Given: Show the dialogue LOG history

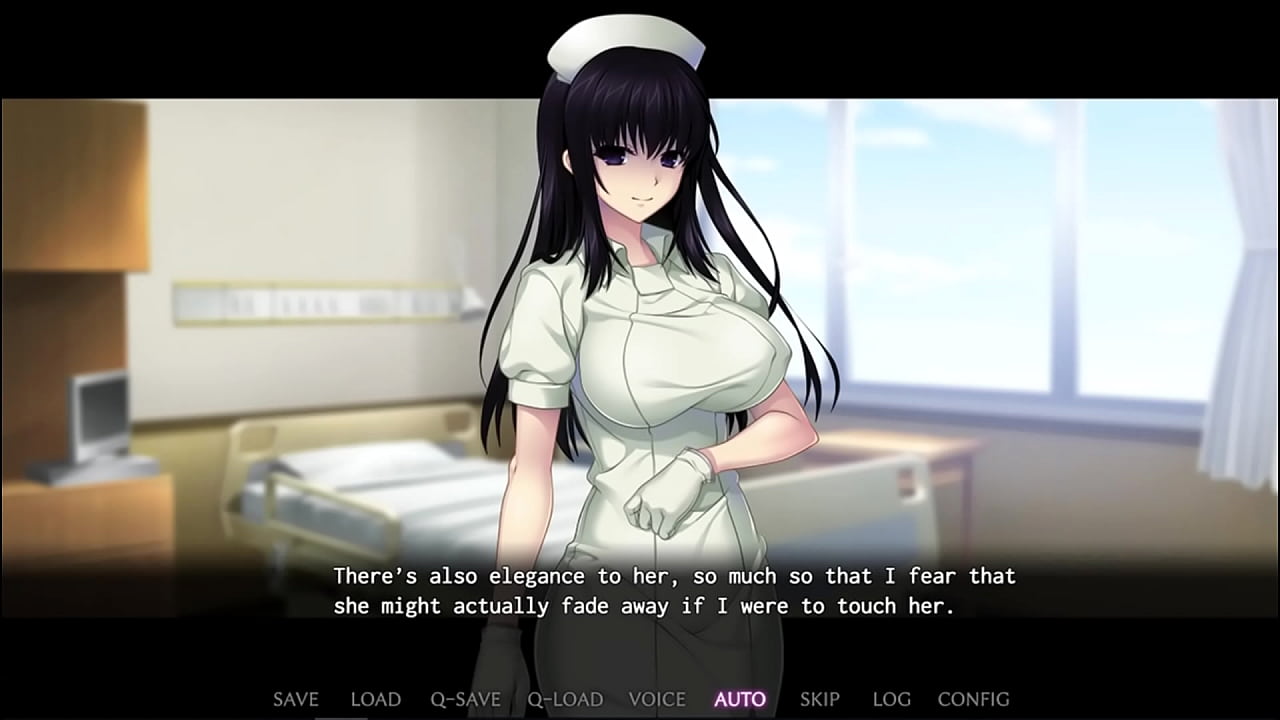Looking at the screenshot, I should pyautogui.click(x=891, y=699).
